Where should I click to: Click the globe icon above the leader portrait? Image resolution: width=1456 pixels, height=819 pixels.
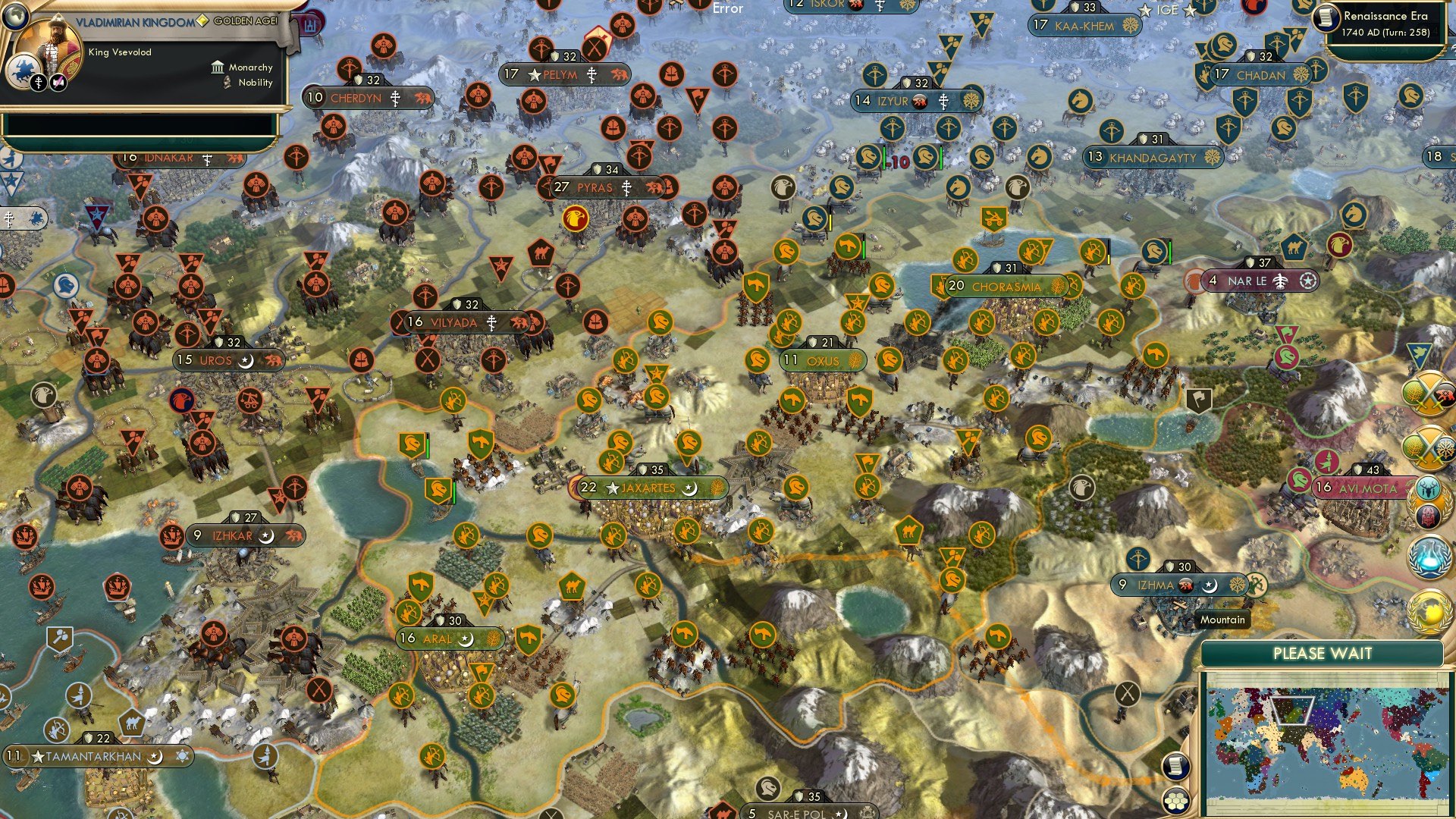(x=16, y=17)
